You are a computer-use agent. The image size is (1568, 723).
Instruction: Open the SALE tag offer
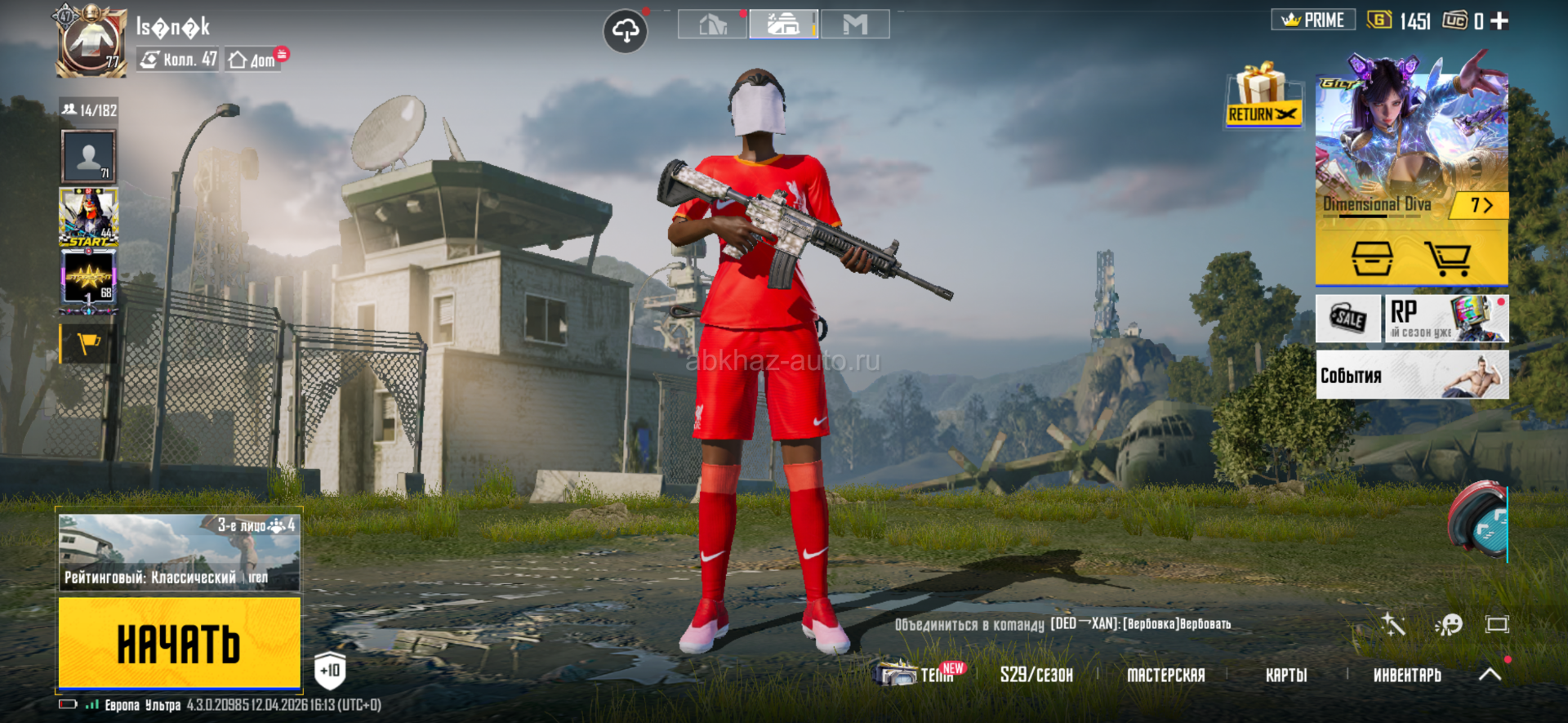[x=1347, y=318]
